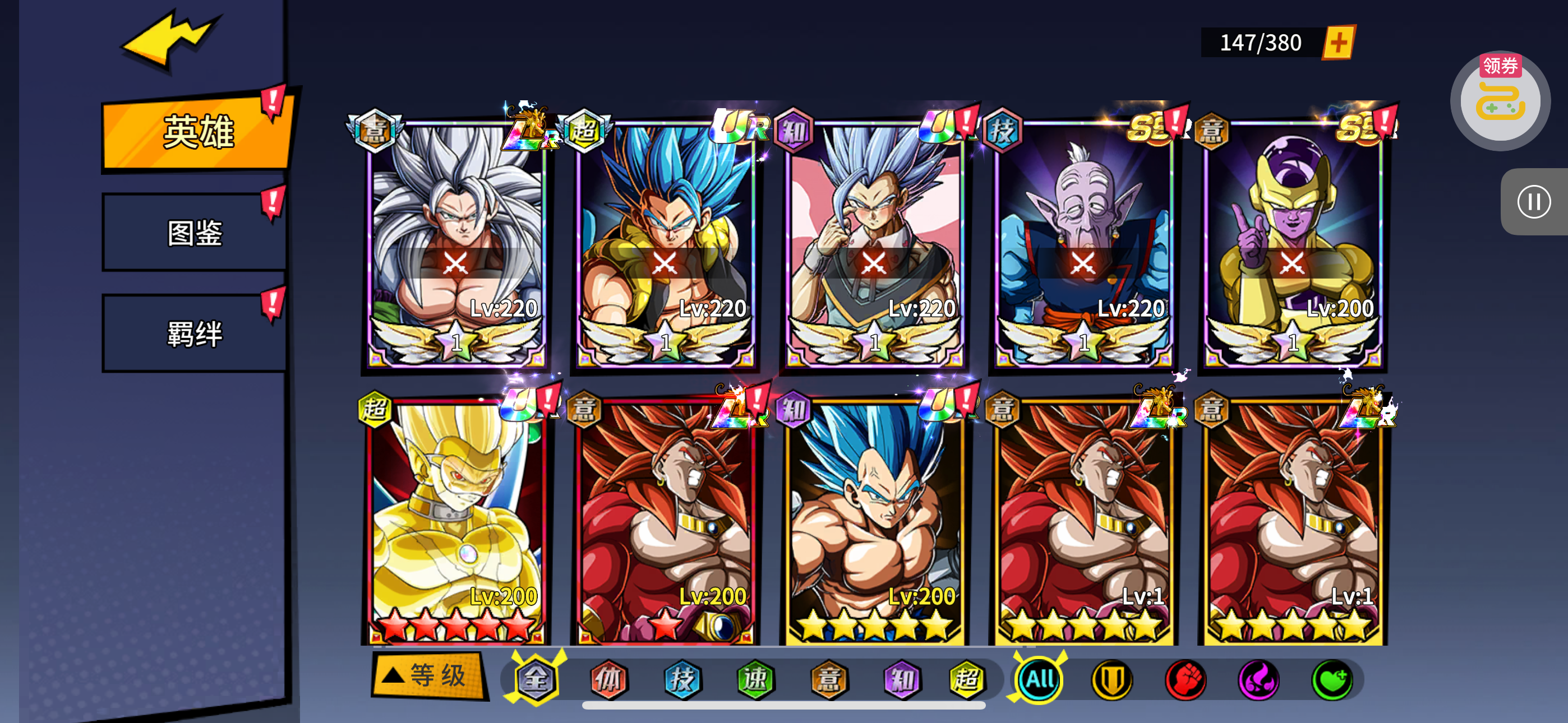The width and height of the screenshot is (1568, 723).
Task: Filter heroes by the yellow 超 type
Action: (x=967, y=679)
